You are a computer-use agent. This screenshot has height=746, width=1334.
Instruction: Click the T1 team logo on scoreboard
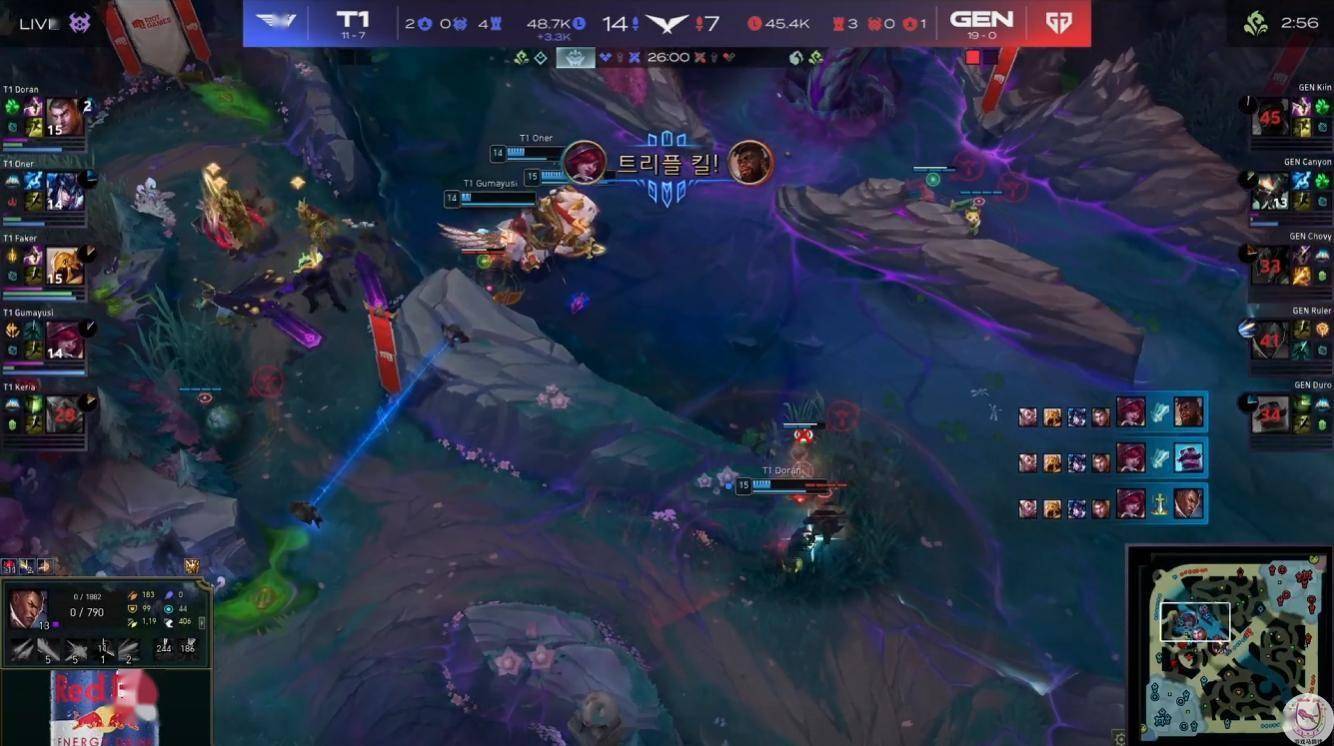pyautogui.click(x=274, y=22)
